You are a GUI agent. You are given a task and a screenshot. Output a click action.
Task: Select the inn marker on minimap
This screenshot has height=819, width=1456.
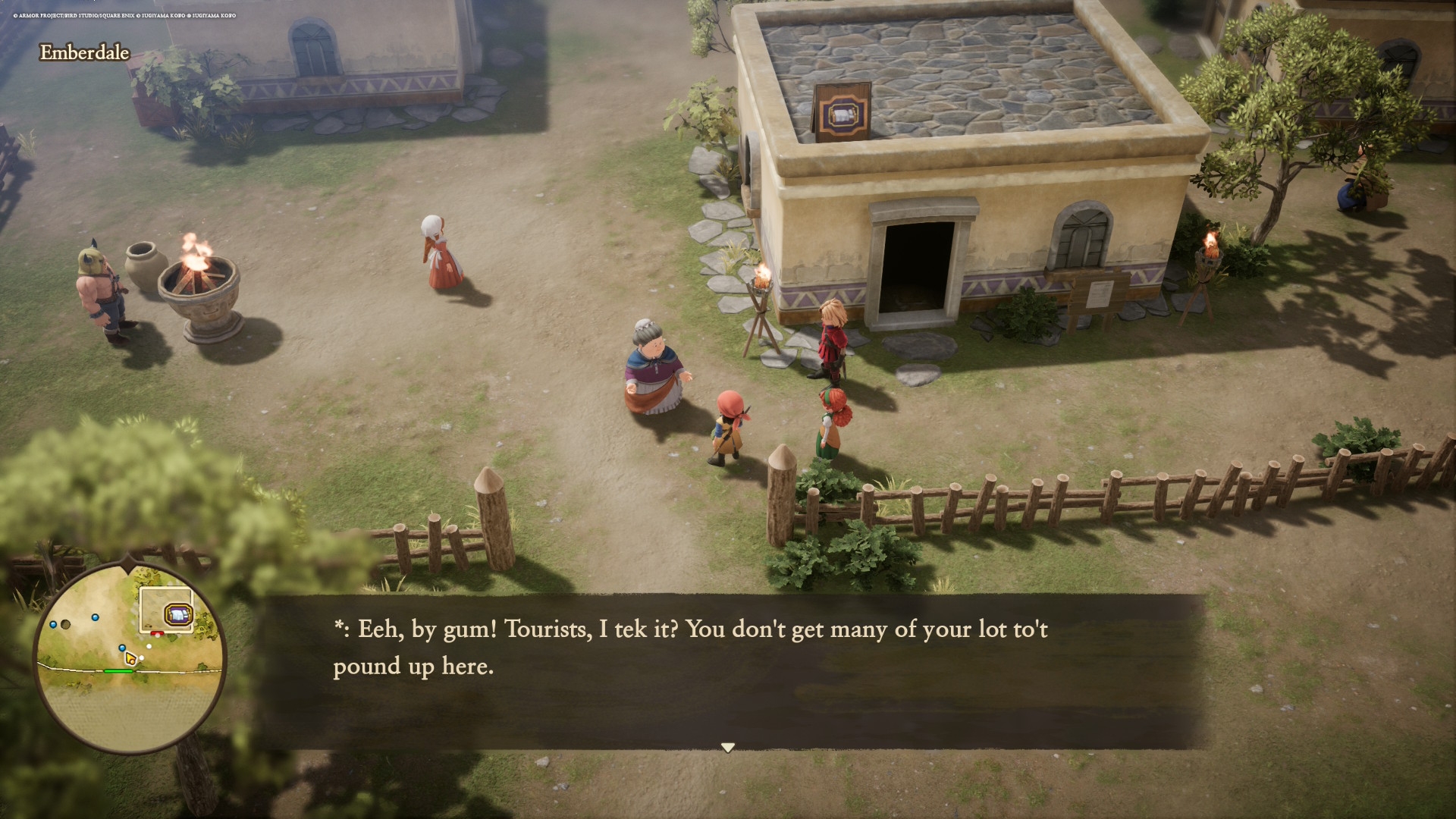pos(178,613)
